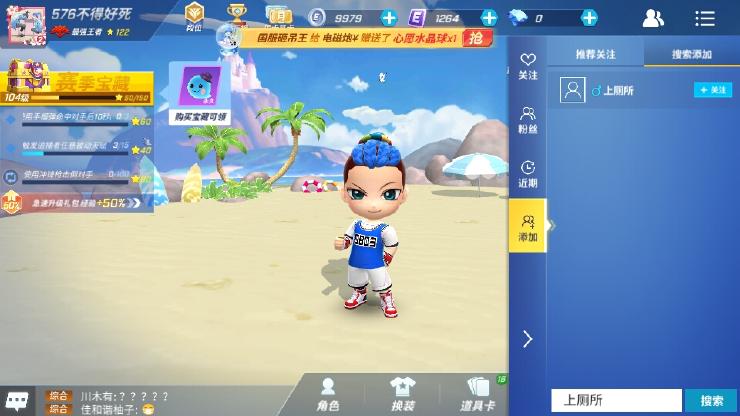Screen dimensions: 740x416
Task: Add silver coins with the plus button
Action: [389, 18]
